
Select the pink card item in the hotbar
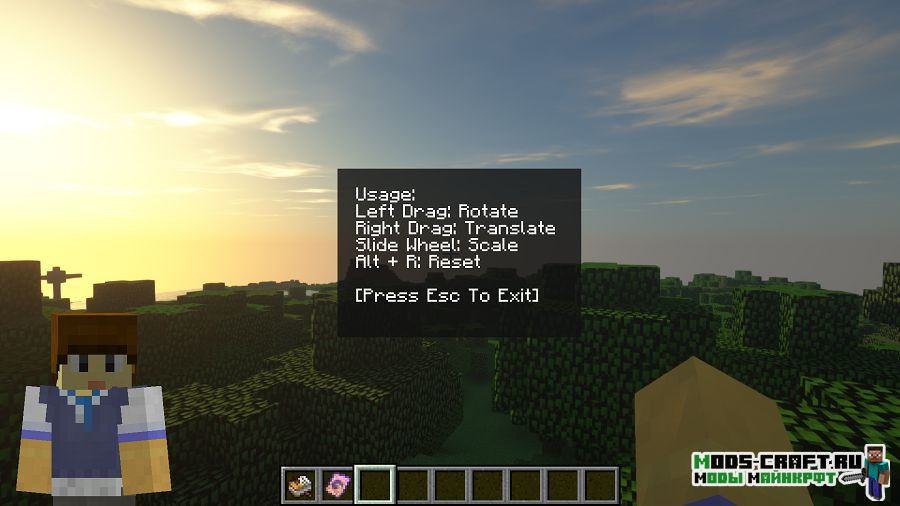click(x=337, y=485)
